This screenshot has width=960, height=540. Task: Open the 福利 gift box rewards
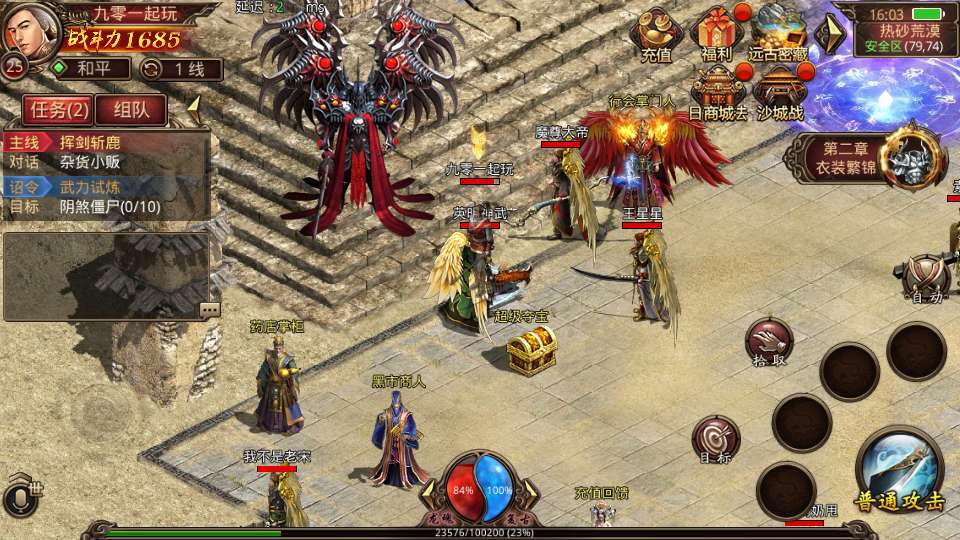[716, 33]
